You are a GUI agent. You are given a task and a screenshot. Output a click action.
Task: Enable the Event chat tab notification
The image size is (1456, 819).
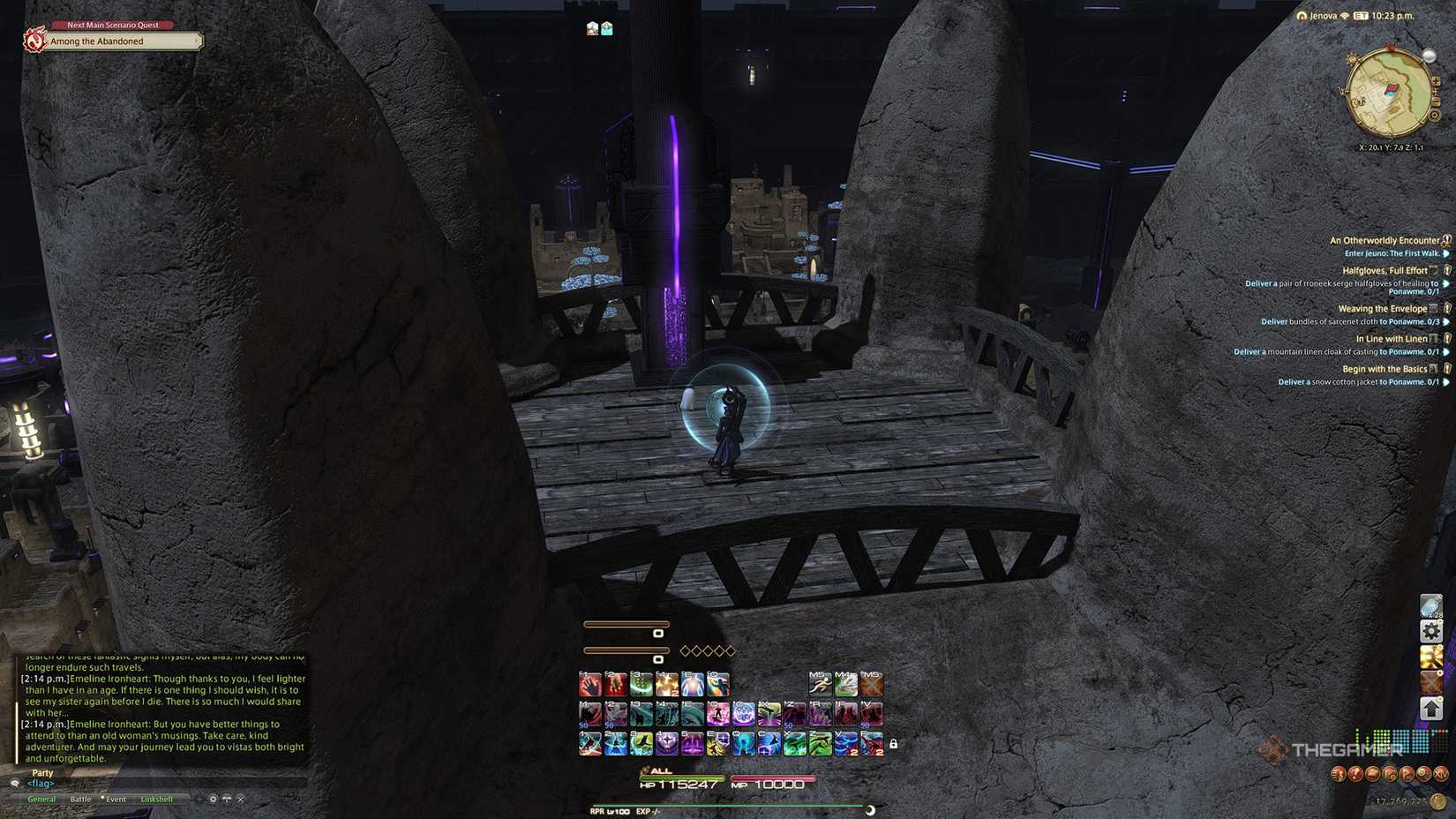pyautogui.click(x=116, y=799)
